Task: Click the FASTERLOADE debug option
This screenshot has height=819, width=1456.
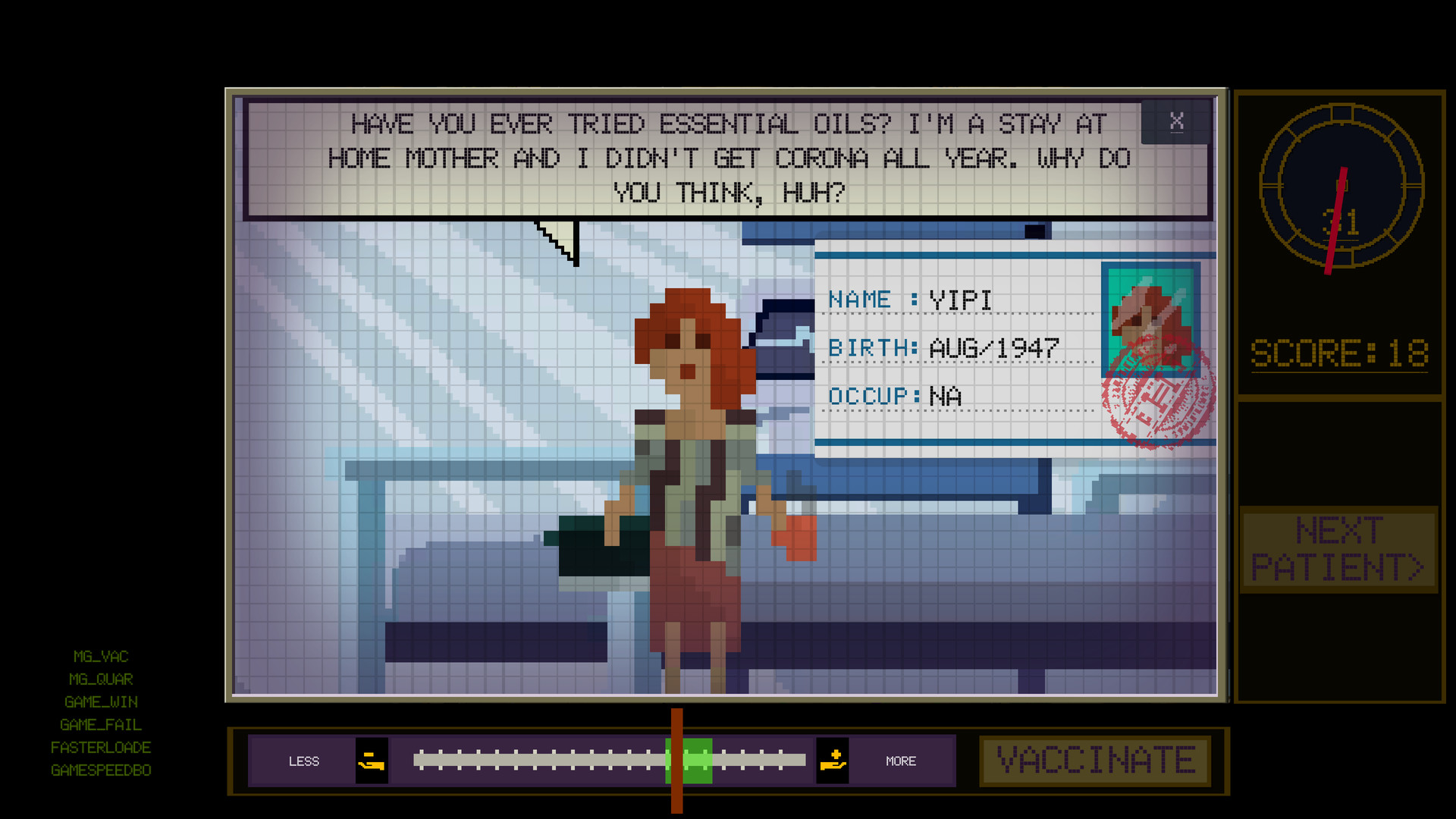Action: (x=101, y=748)
